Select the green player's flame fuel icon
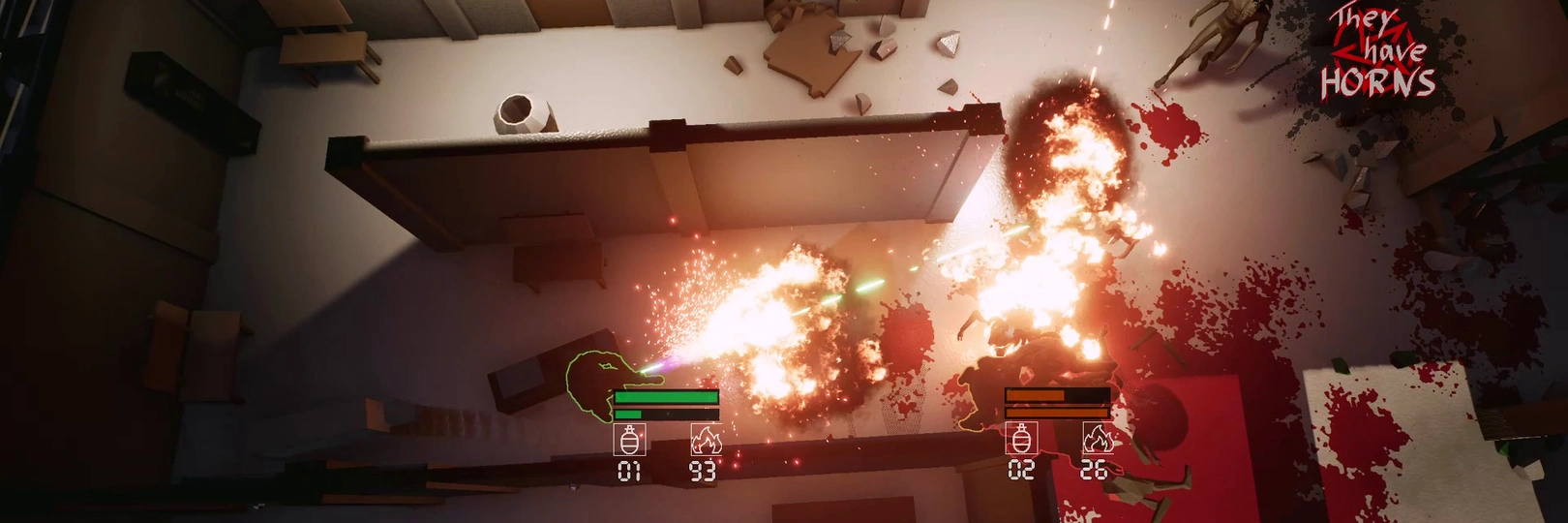1568x523 pixels. point(705,441)
